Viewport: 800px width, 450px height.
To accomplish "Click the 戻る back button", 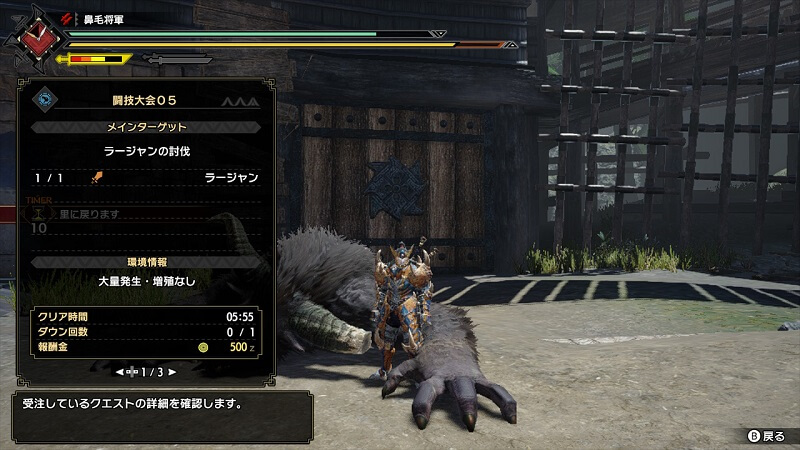I will coord(767,436).
